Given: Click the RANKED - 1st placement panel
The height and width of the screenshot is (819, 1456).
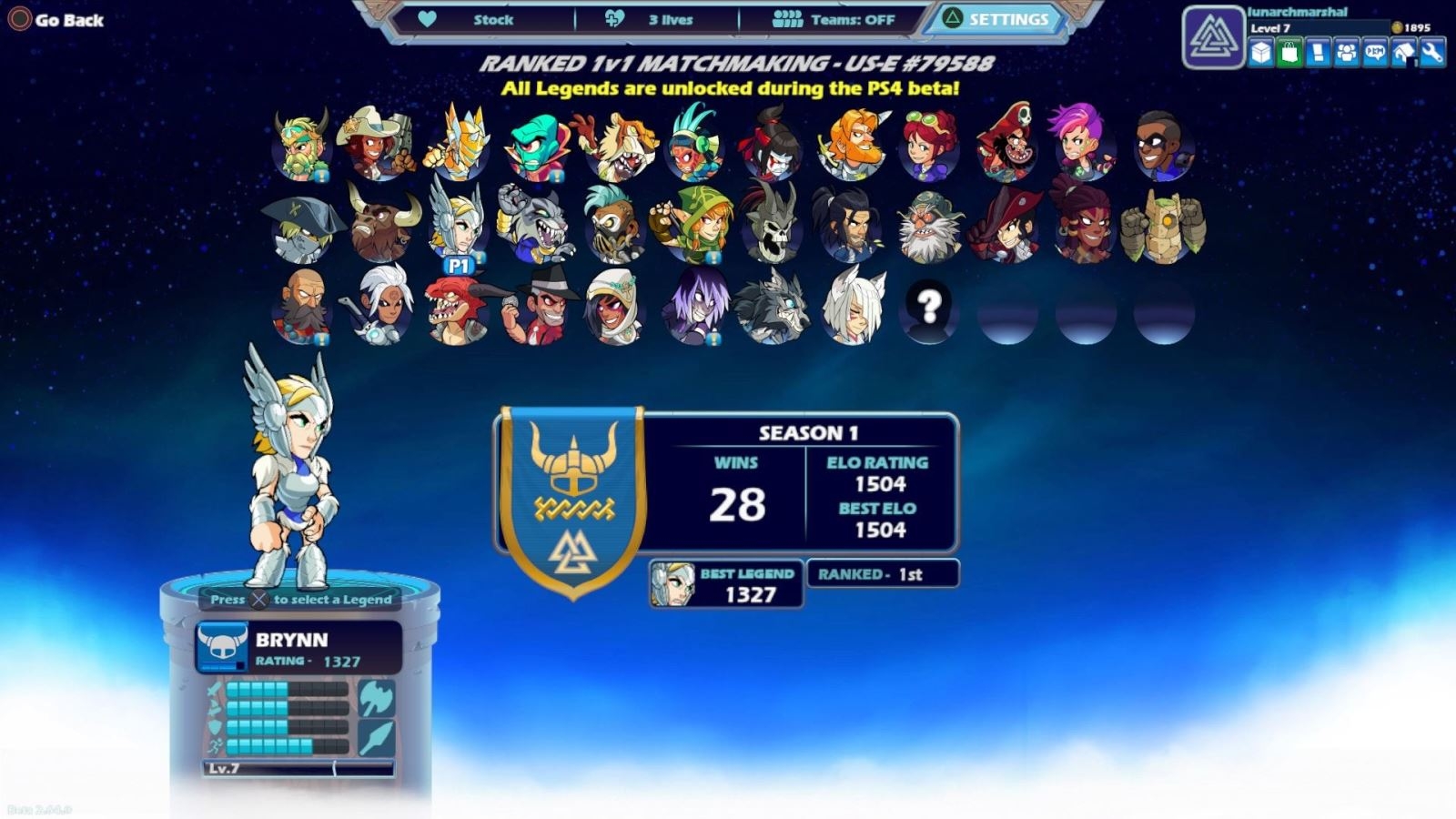Looking at the screenshot, I should click(x=879, y=574).
